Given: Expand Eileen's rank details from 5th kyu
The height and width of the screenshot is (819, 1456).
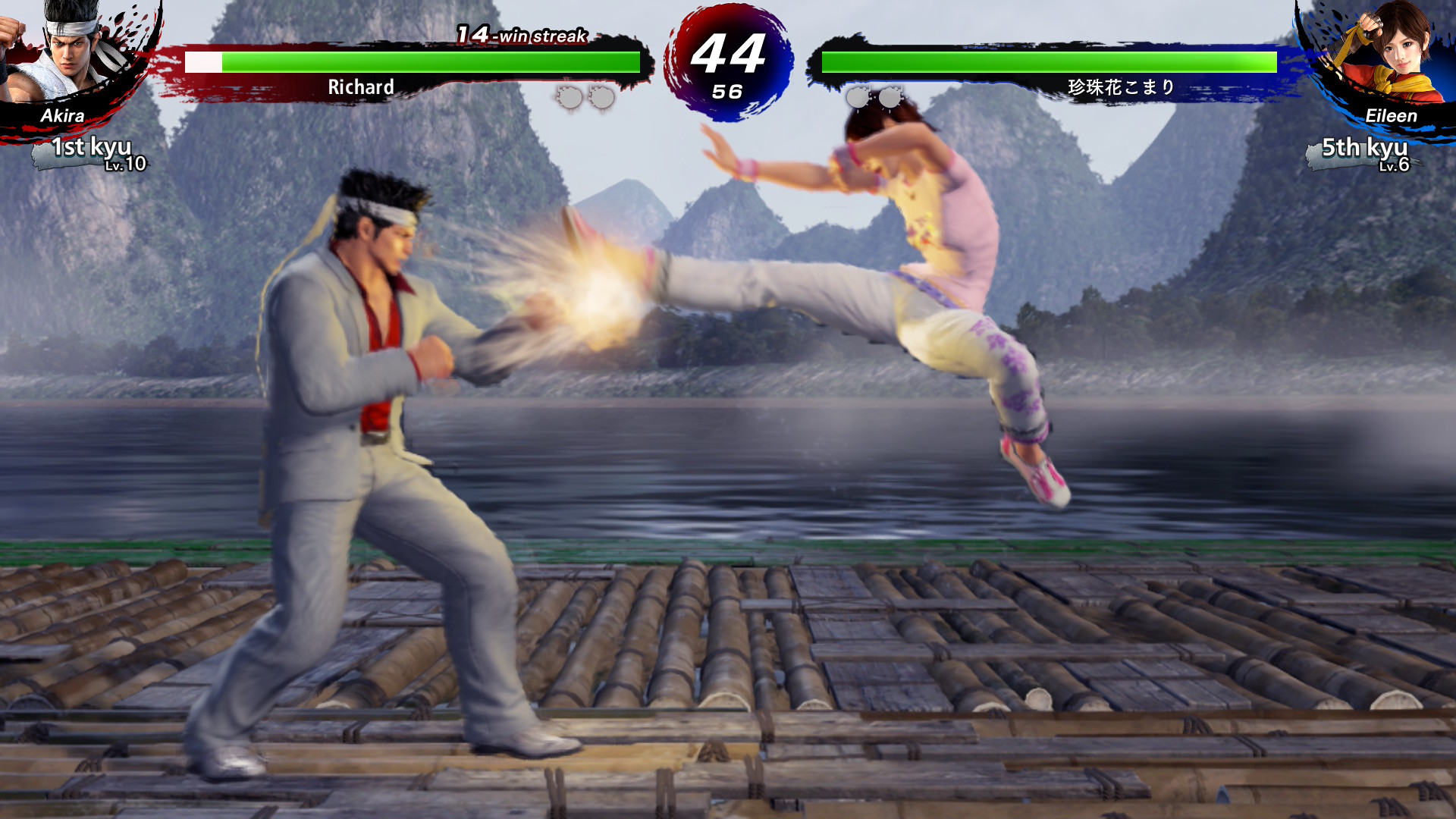Looking at the screenshot, I should tap(1365, 146).
